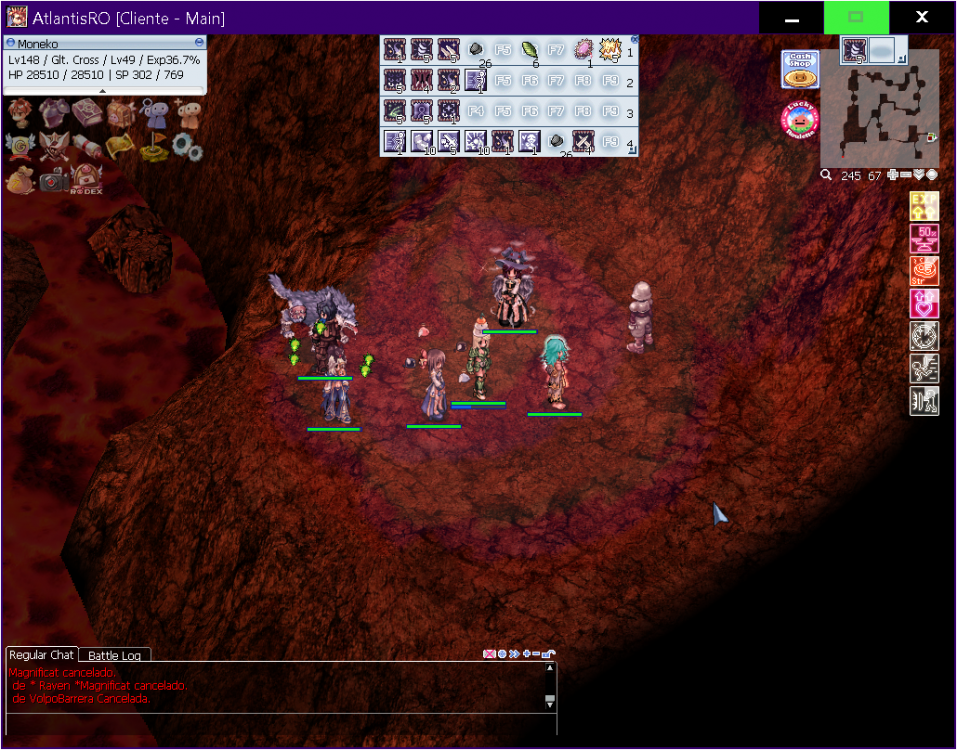Close the AtlantisRO game window
Viewport: 957px width, 750px height.
click(x=923, y=18)
